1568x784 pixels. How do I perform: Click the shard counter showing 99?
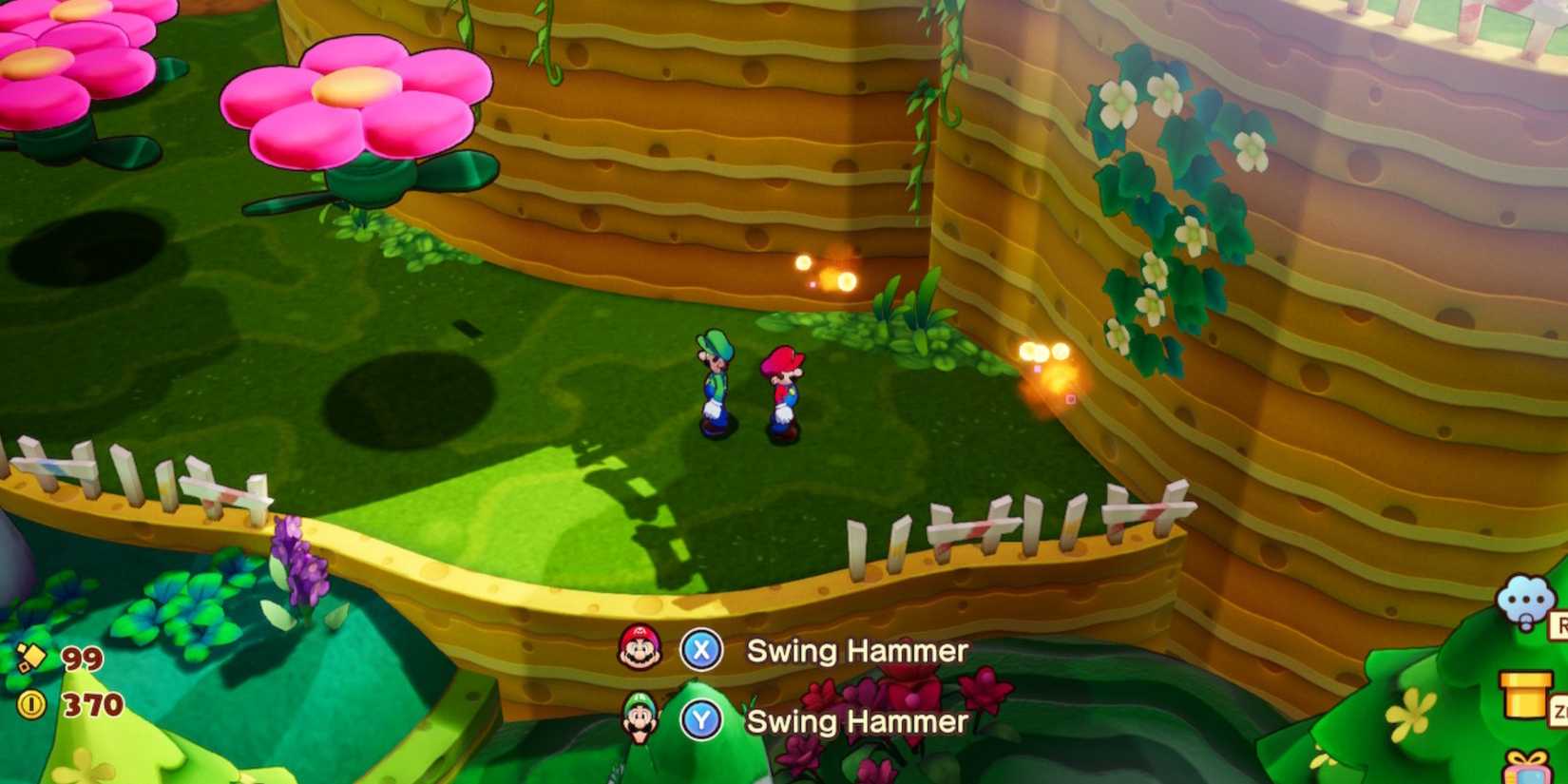pos(81,657)
